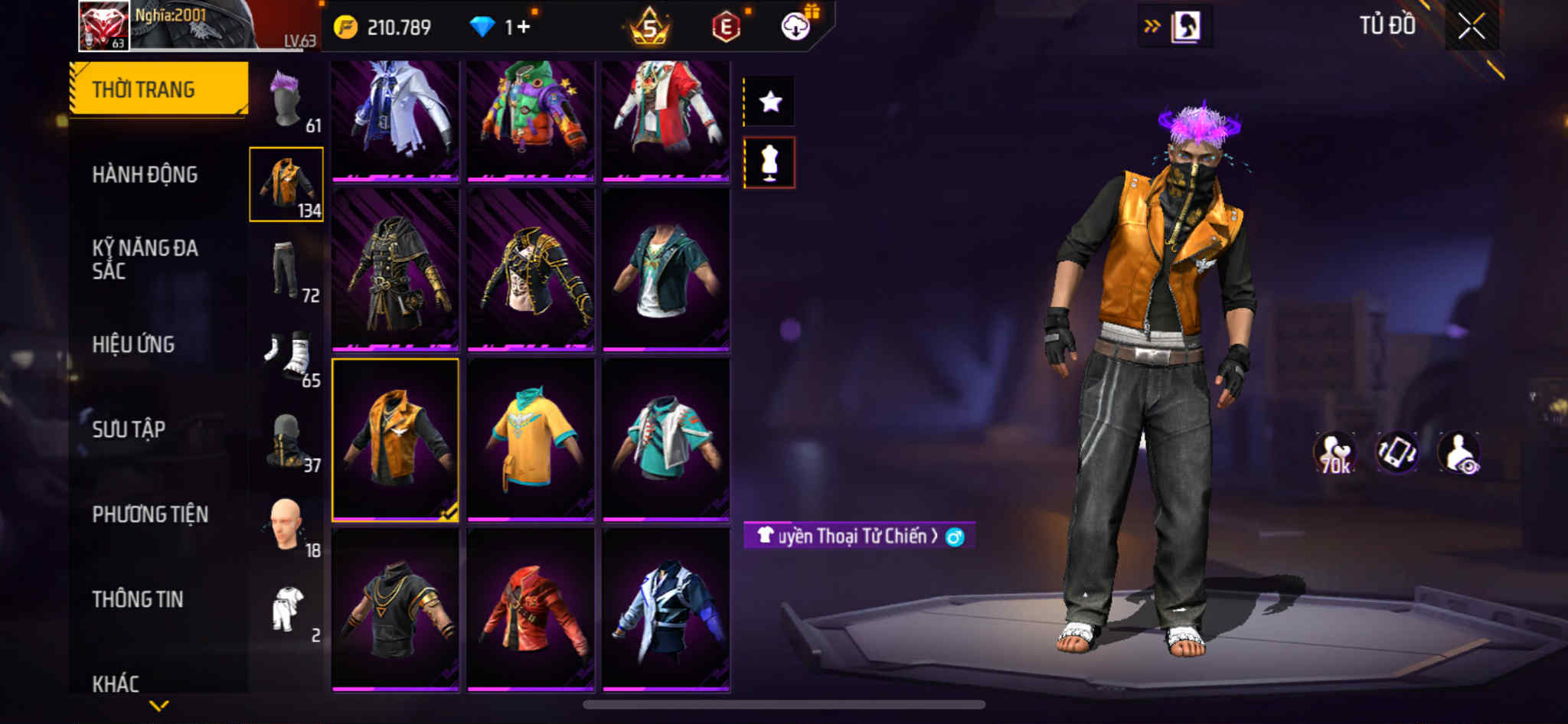Open the bald head face category

click(x=287, y=527)
